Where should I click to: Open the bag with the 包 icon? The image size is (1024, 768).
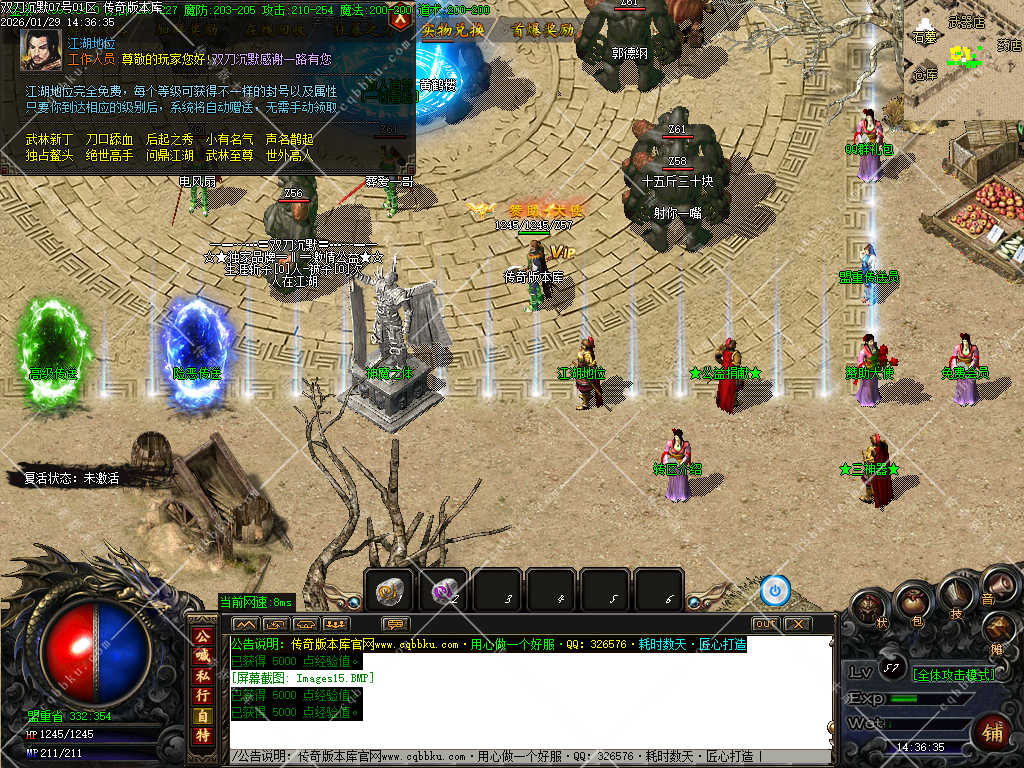pos(912,601)
